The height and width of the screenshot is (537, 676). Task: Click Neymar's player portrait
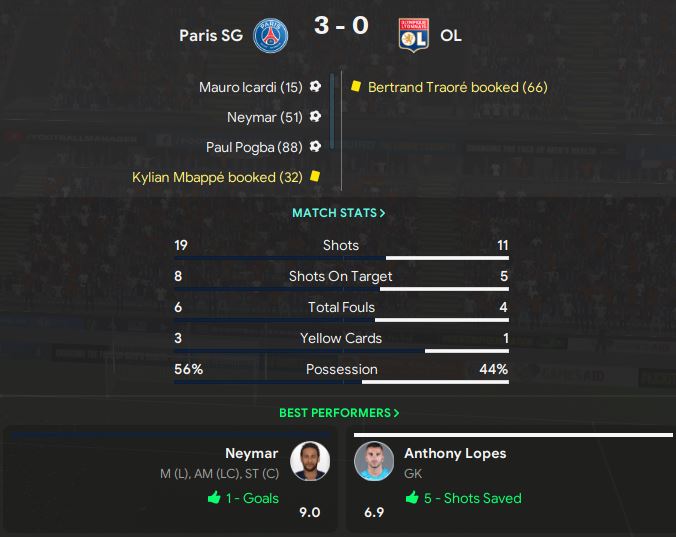[310, 461]
